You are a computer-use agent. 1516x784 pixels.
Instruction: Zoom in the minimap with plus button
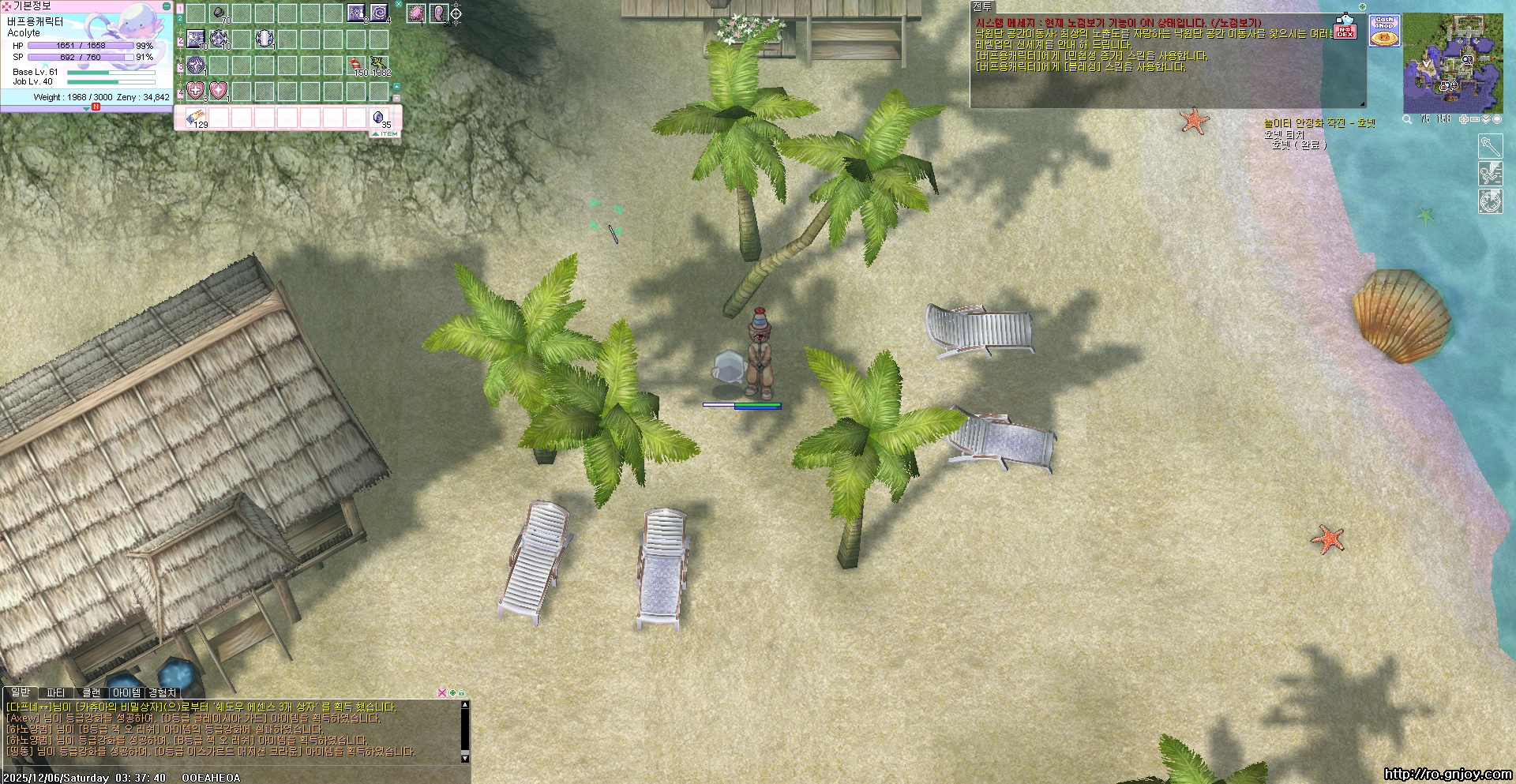[x=1463, y=119]
